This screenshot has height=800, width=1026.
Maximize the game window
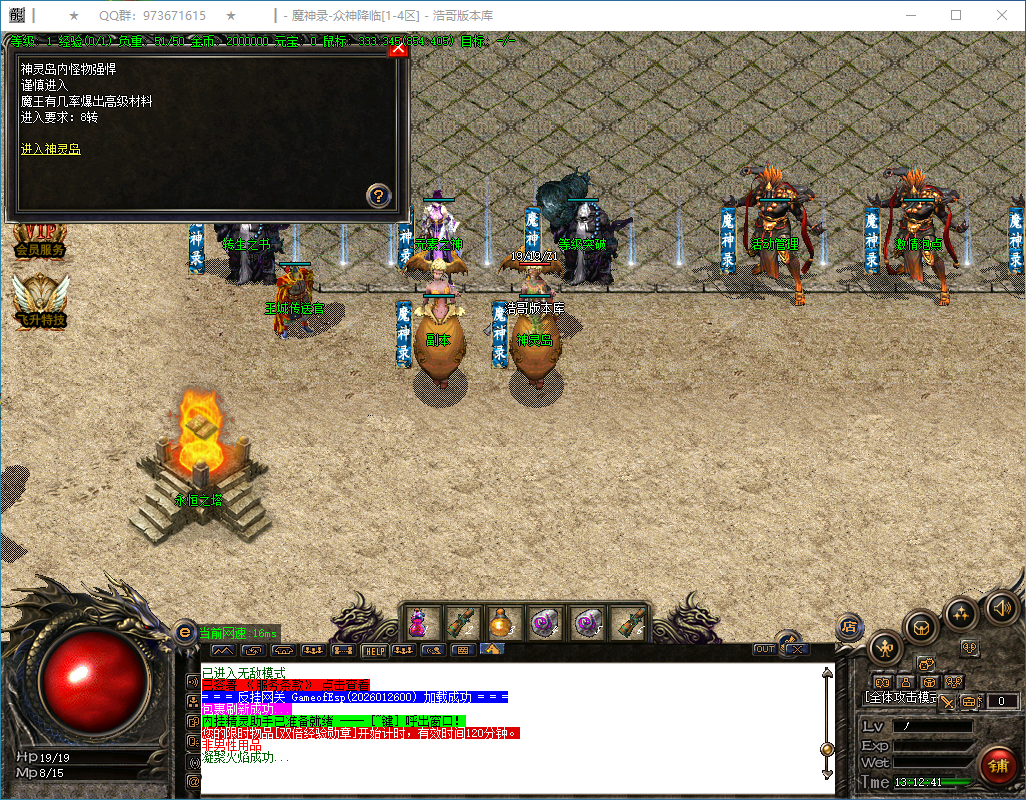click(956, 15)
